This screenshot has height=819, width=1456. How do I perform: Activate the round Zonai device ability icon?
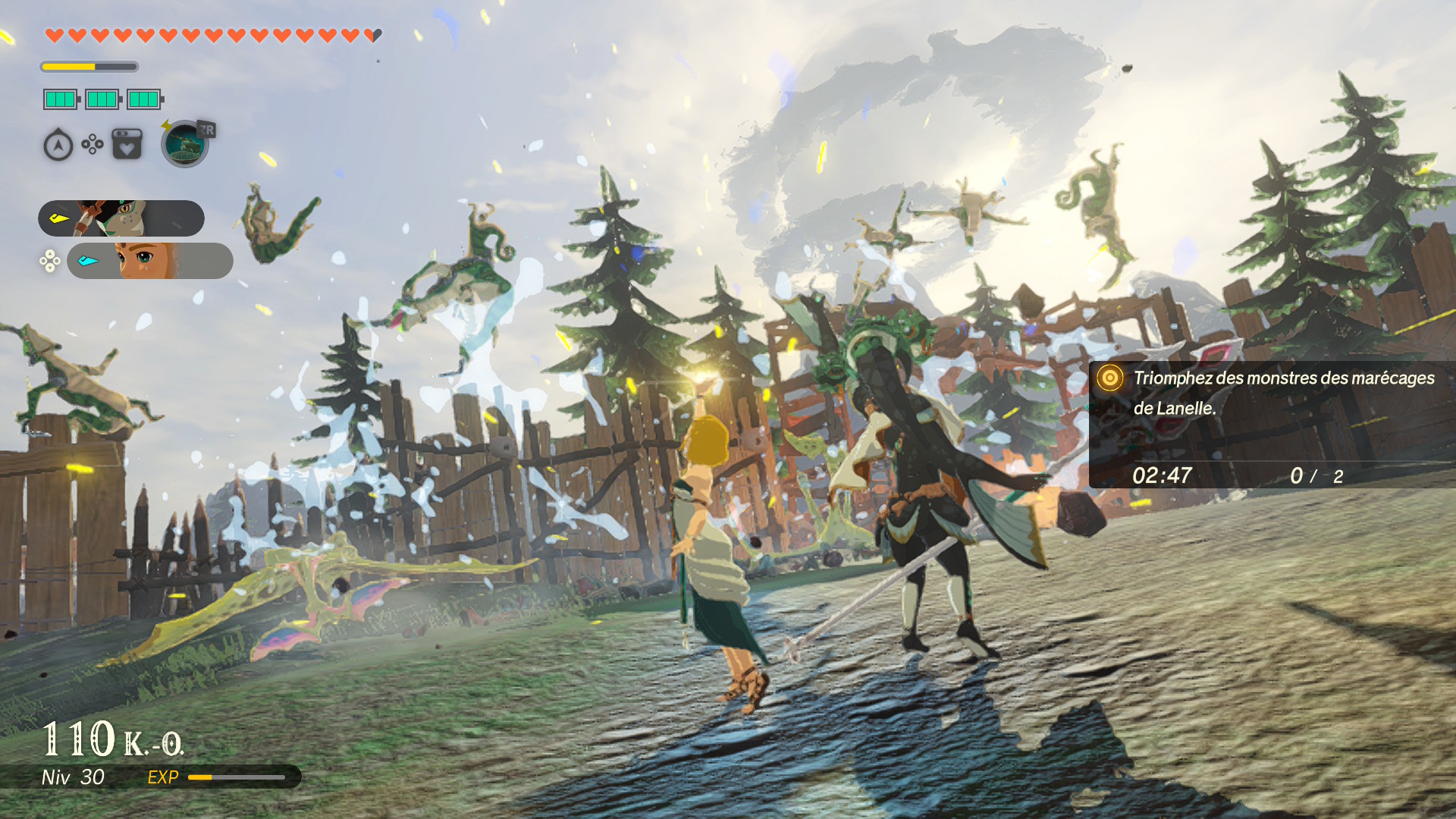click(x=184, y=144)
